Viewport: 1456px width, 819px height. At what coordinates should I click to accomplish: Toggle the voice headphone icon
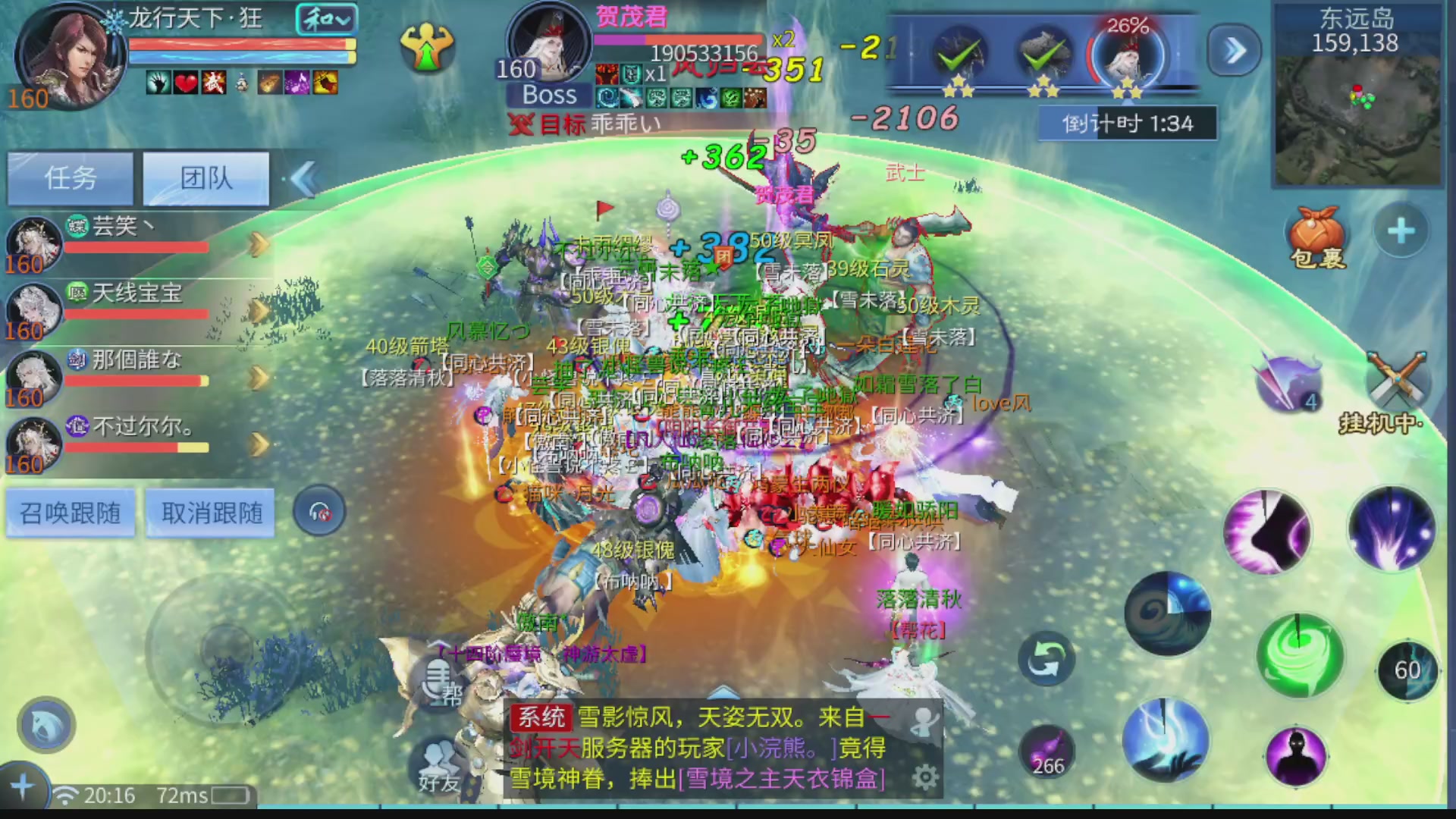coord(319,510)
